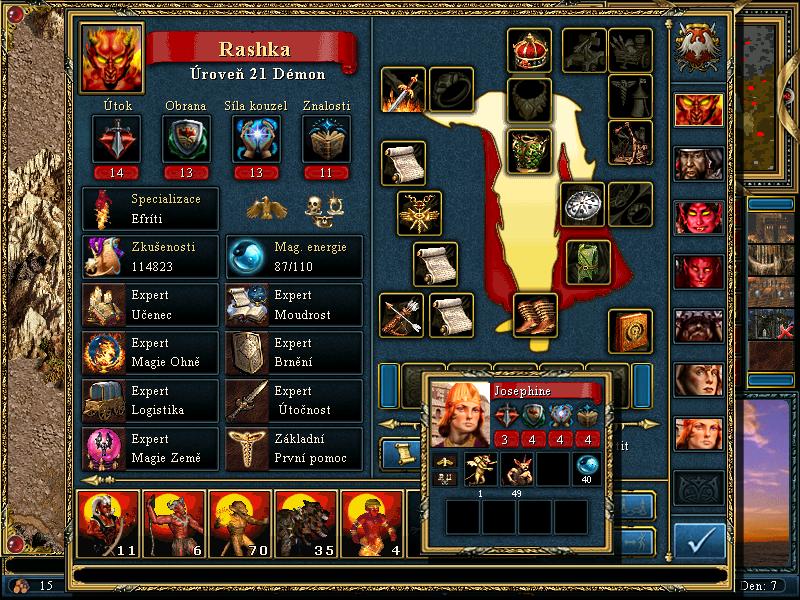Image resolution: width=800 pixels, height=600 pixels.
Task: Open the Expert Logistika skill info
Action: coord(150,400)
